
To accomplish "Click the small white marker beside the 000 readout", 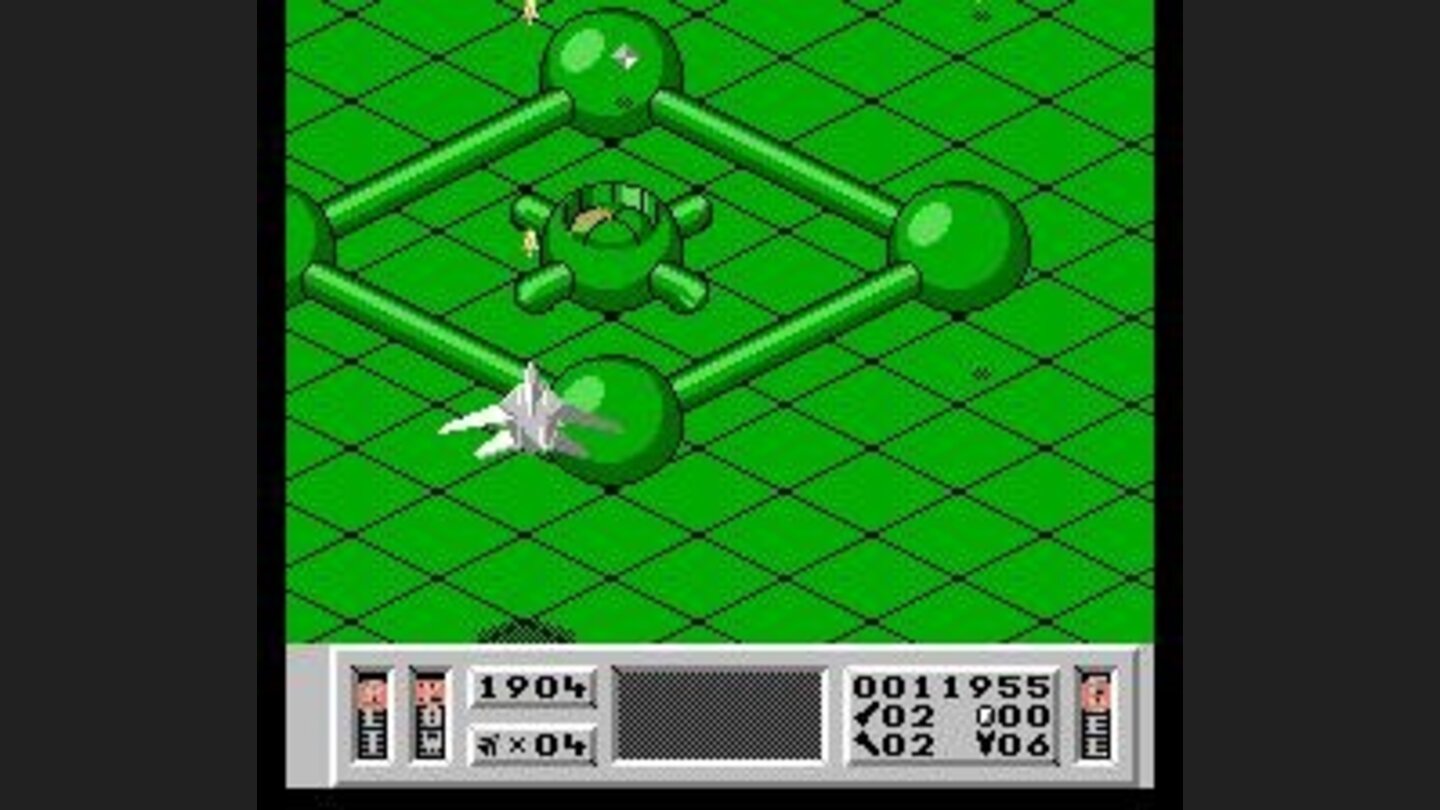I will 986,716.
